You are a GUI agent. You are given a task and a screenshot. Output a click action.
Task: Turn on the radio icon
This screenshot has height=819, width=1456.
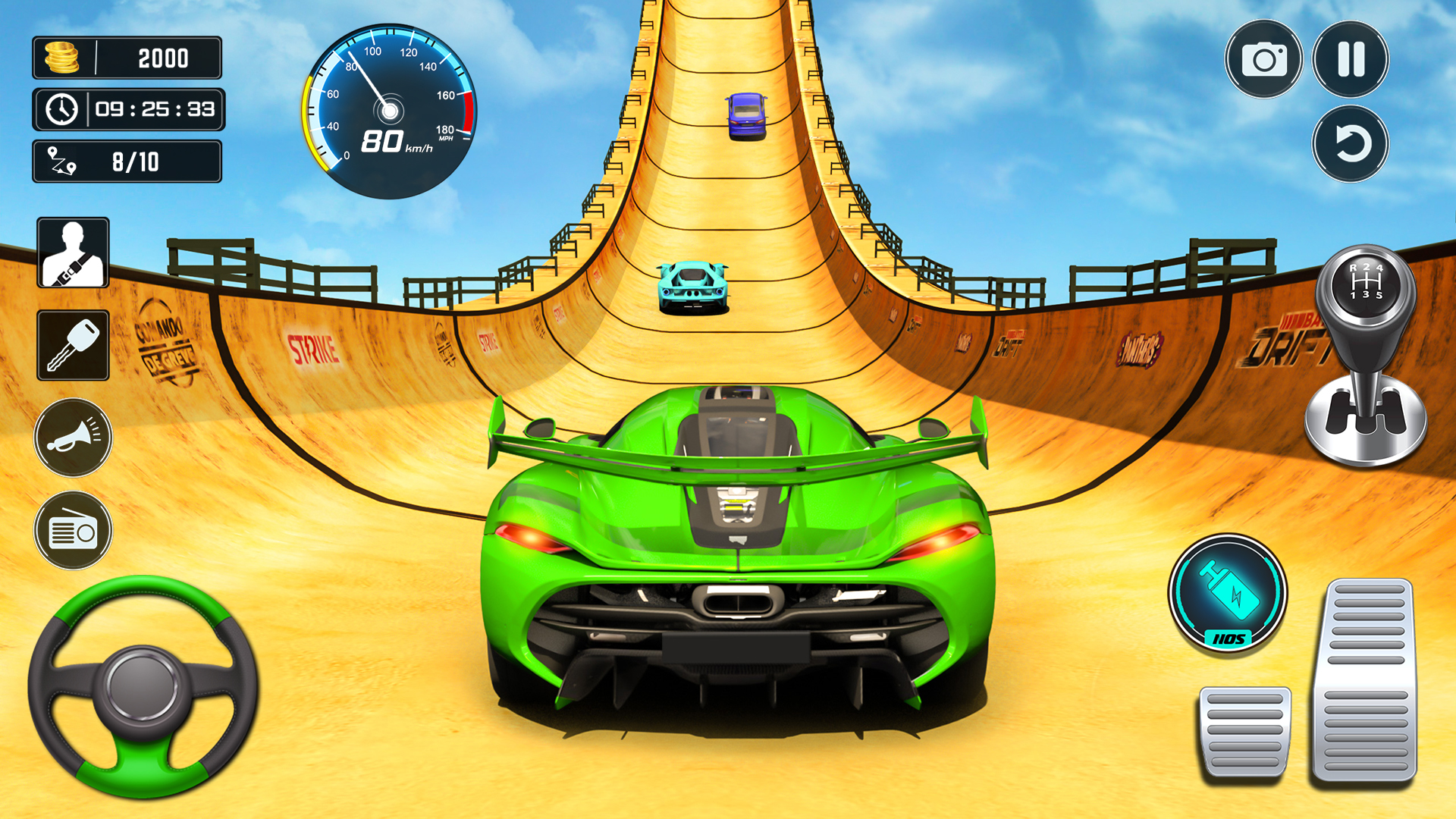point(73,529)
